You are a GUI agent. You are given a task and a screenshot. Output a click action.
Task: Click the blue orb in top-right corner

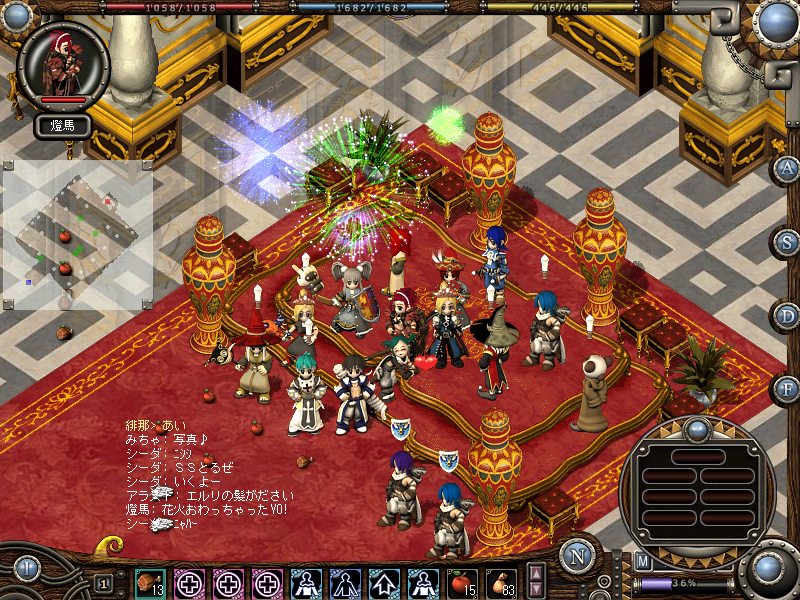776,22
